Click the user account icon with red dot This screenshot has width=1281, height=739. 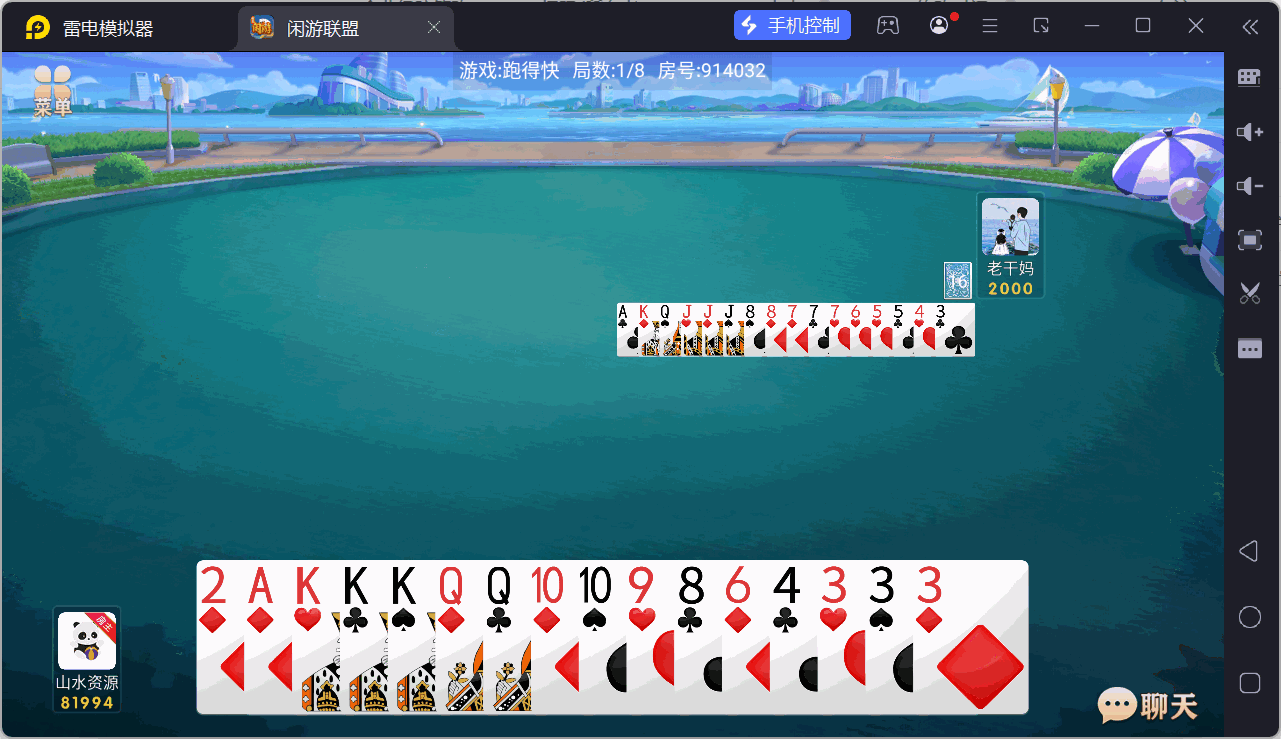pos(938,25)
